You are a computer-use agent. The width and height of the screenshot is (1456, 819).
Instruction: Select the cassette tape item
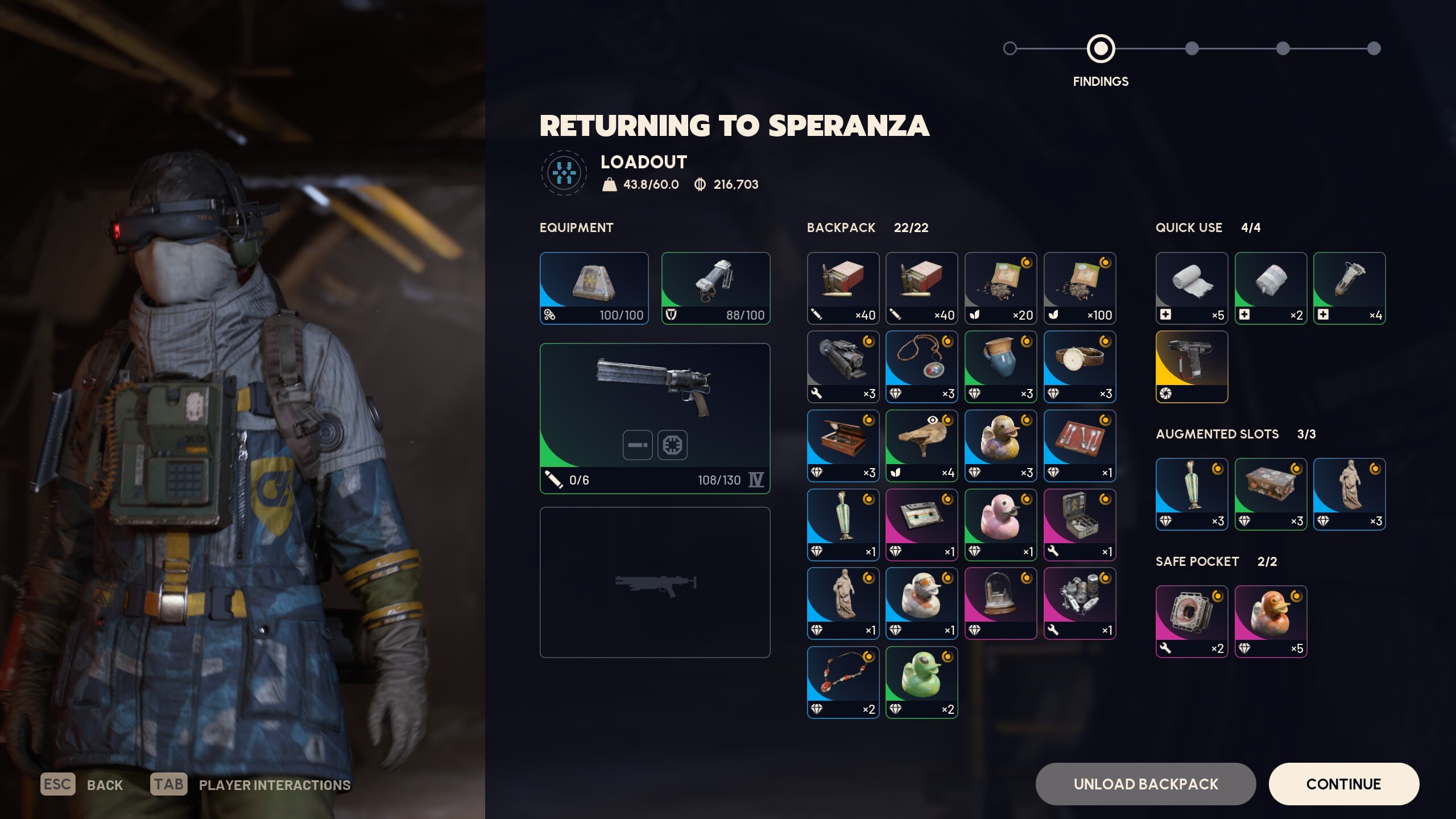[921, 524]
